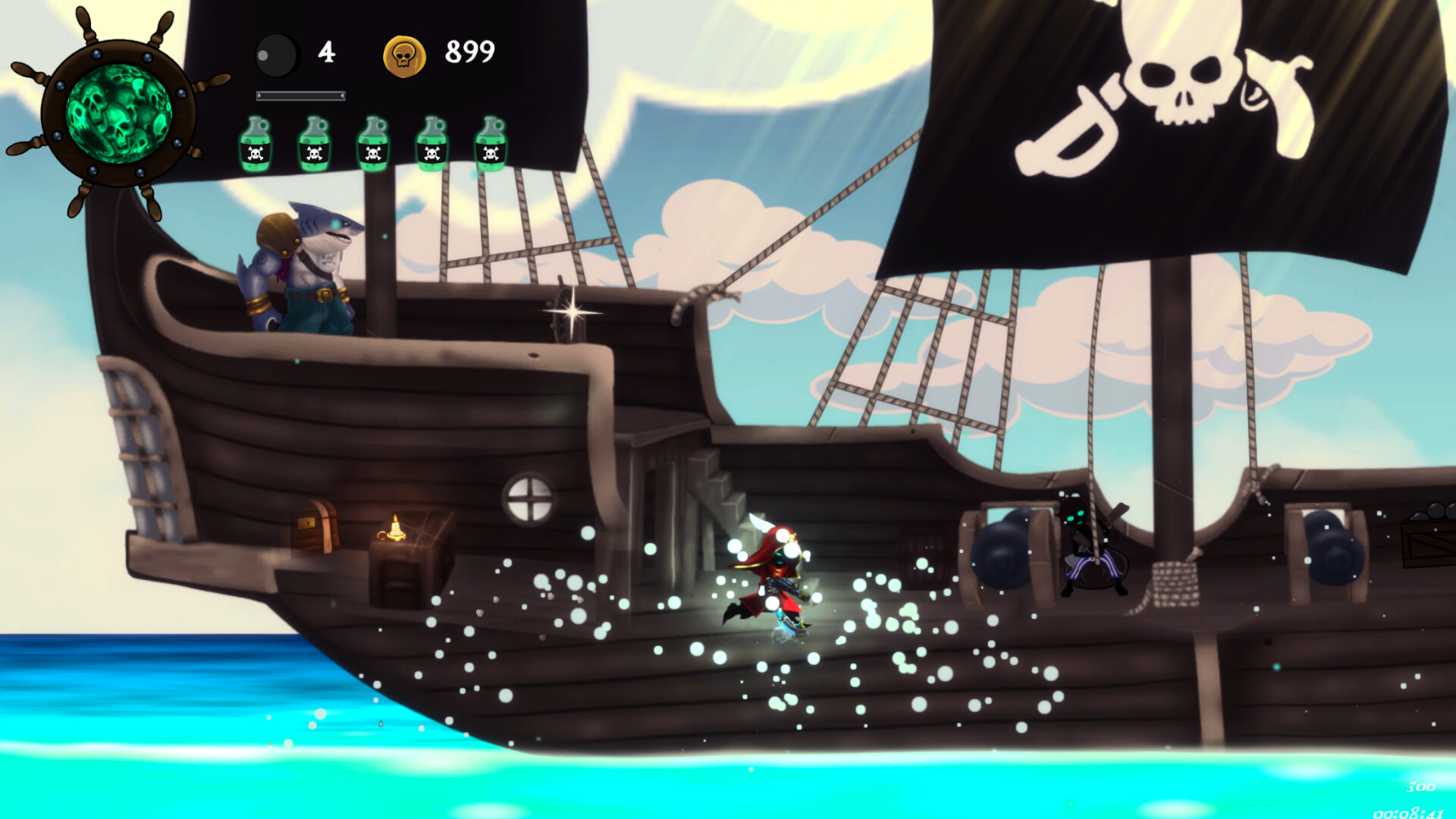This screenshot has width=1456, height=819.
Task: Click the dark progress bar below the counter
Action: pos(300,96)
